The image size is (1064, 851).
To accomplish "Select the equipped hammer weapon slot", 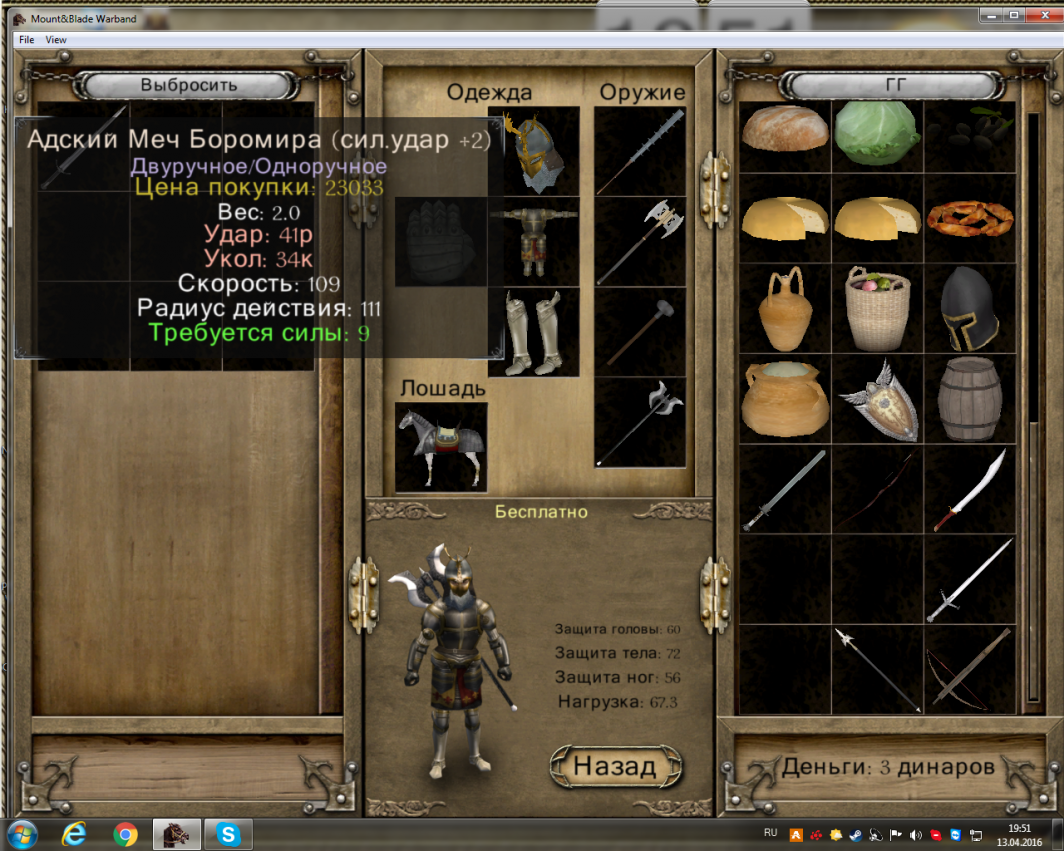I will coord(641,332).
